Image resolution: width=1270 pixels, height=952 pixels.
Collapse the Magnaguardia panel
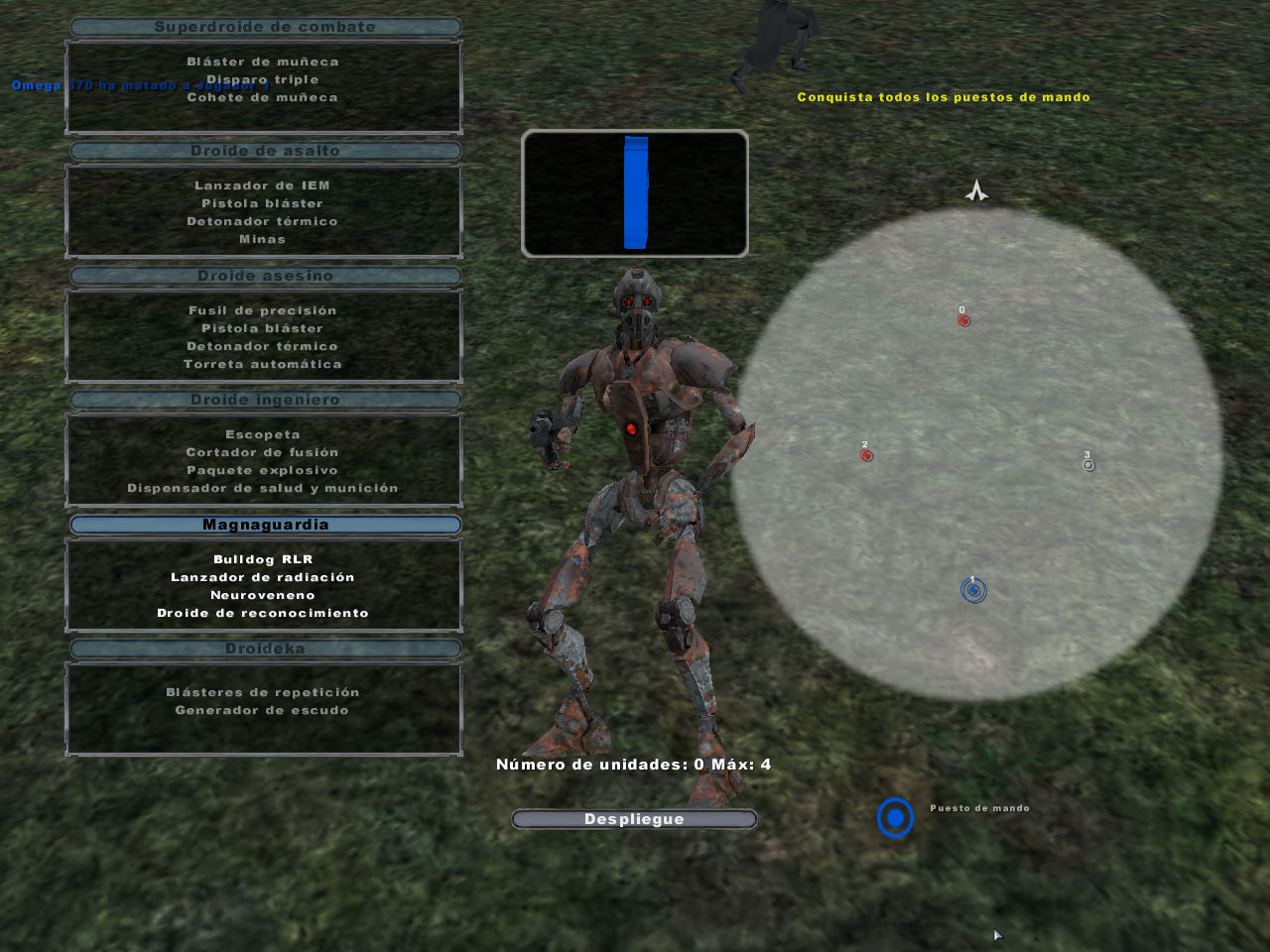pyautogui.click(x=263, y=524)
